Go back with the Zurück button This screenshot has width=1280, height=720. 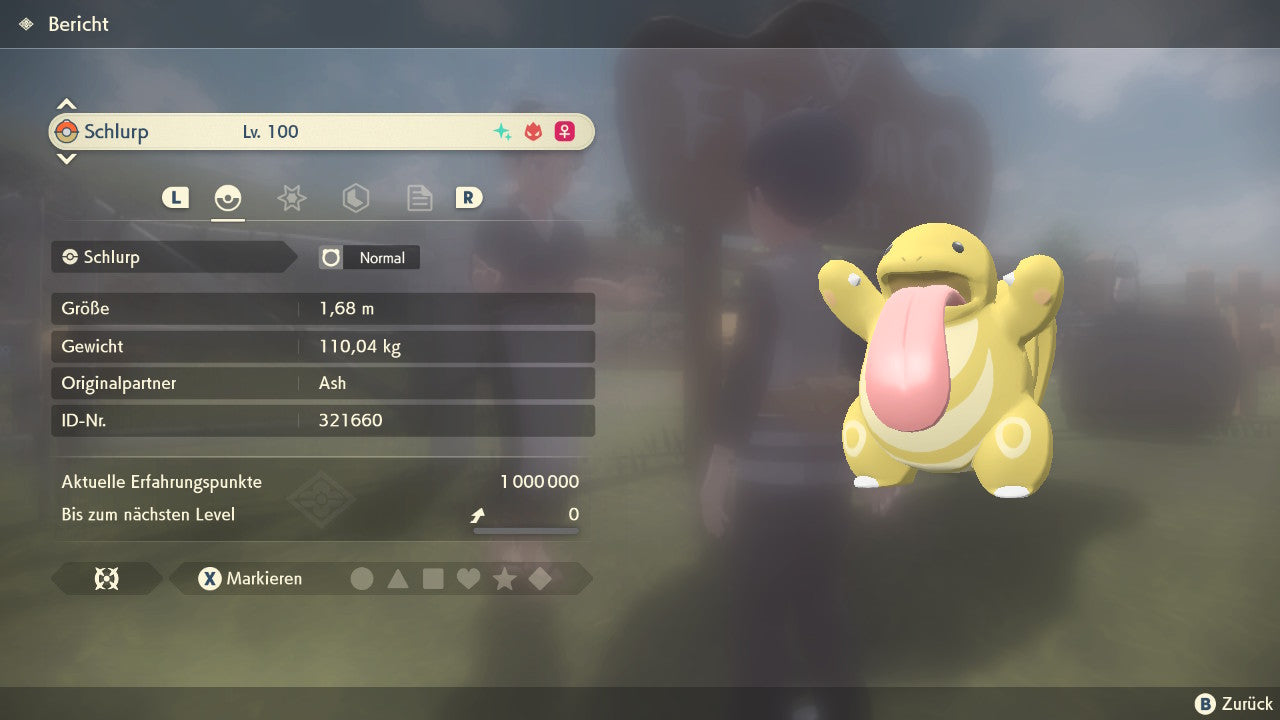click(x=1234, y=704)
